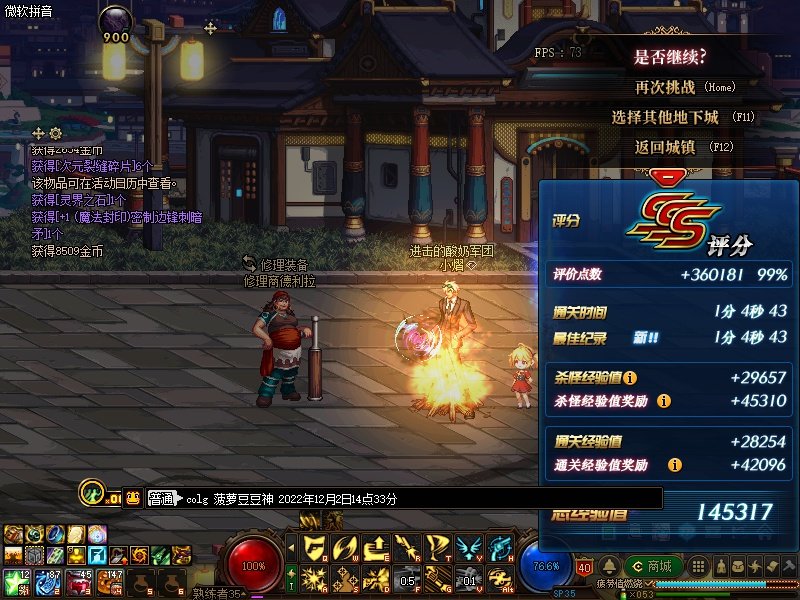Click the orange emoticon face button
800x600 pixels.
pos(133,497)
